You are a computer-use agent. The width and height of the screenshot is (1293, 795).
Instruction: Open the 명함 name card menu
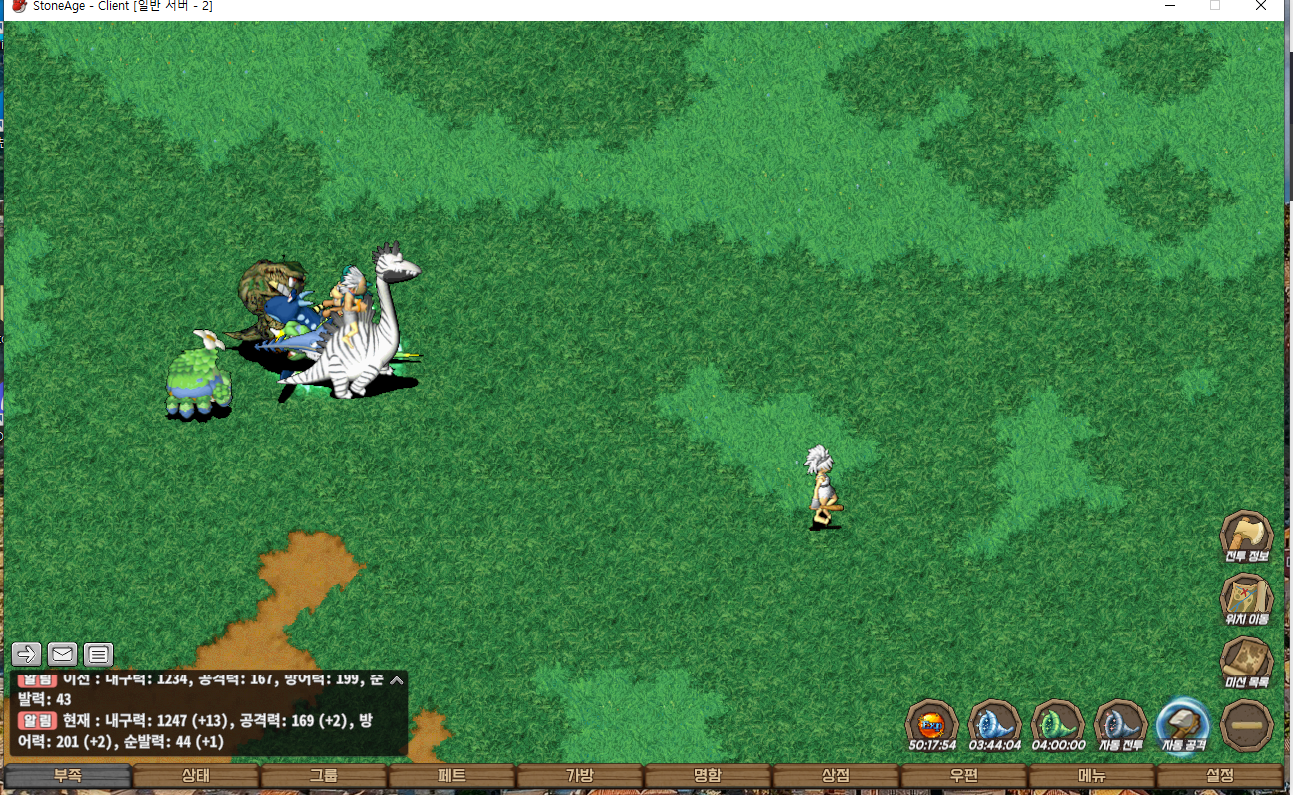coord(708,776)
